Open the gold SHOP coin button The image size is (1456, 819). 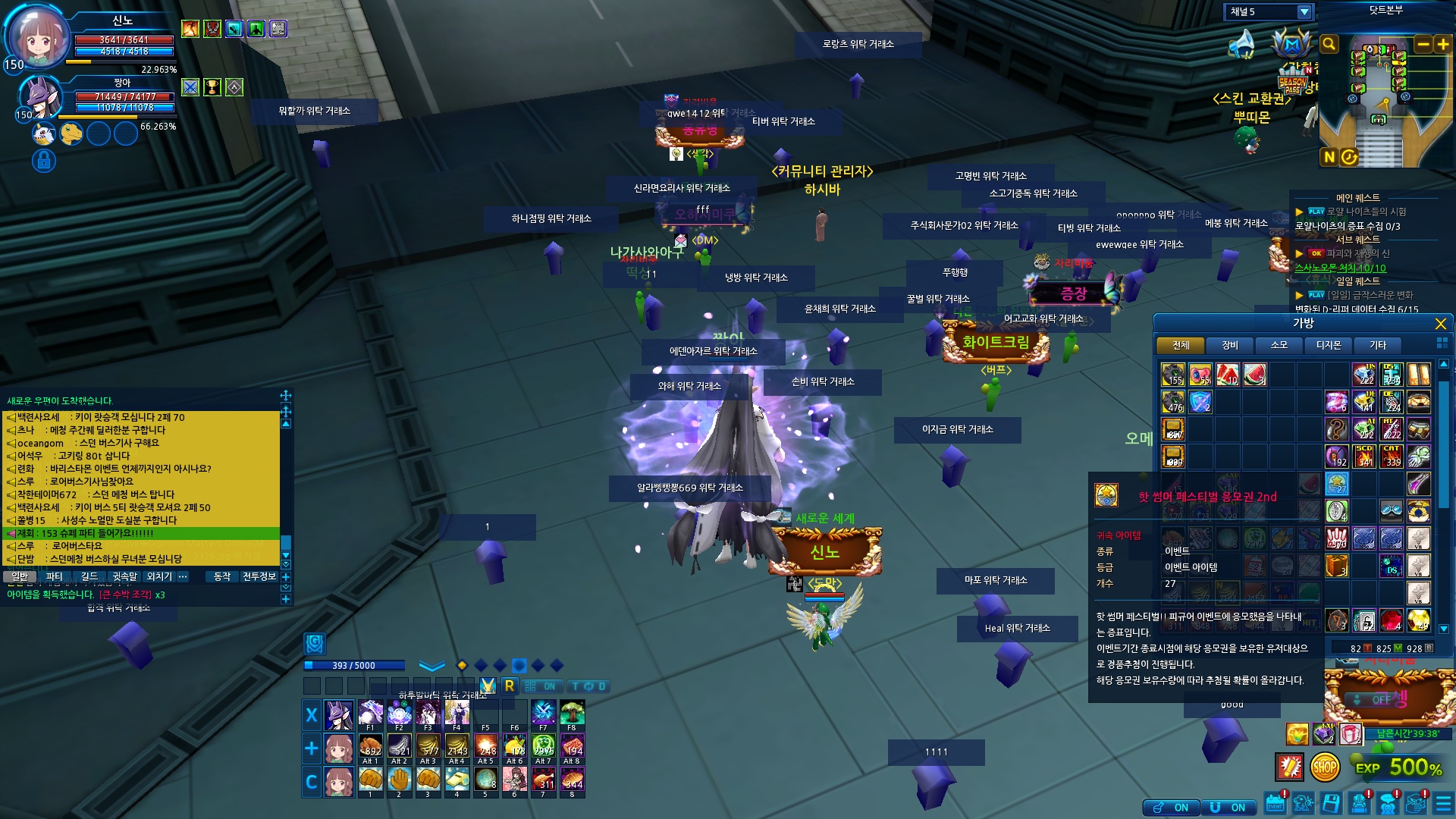pyautogui.click(x=1324, y=767)
